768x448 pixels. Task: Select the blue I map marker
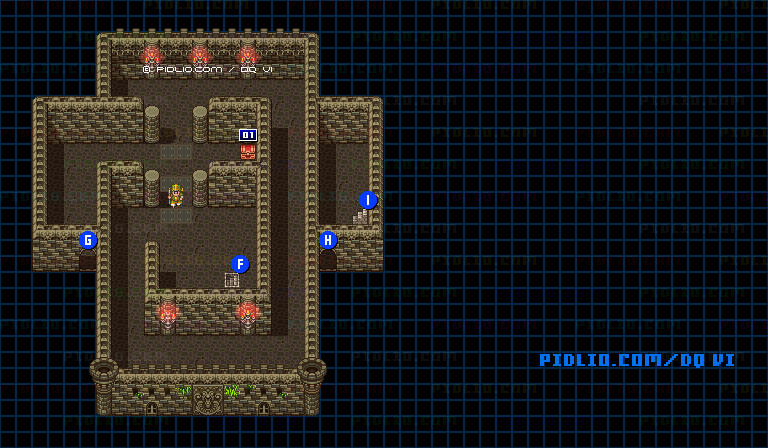pos(368,200)
